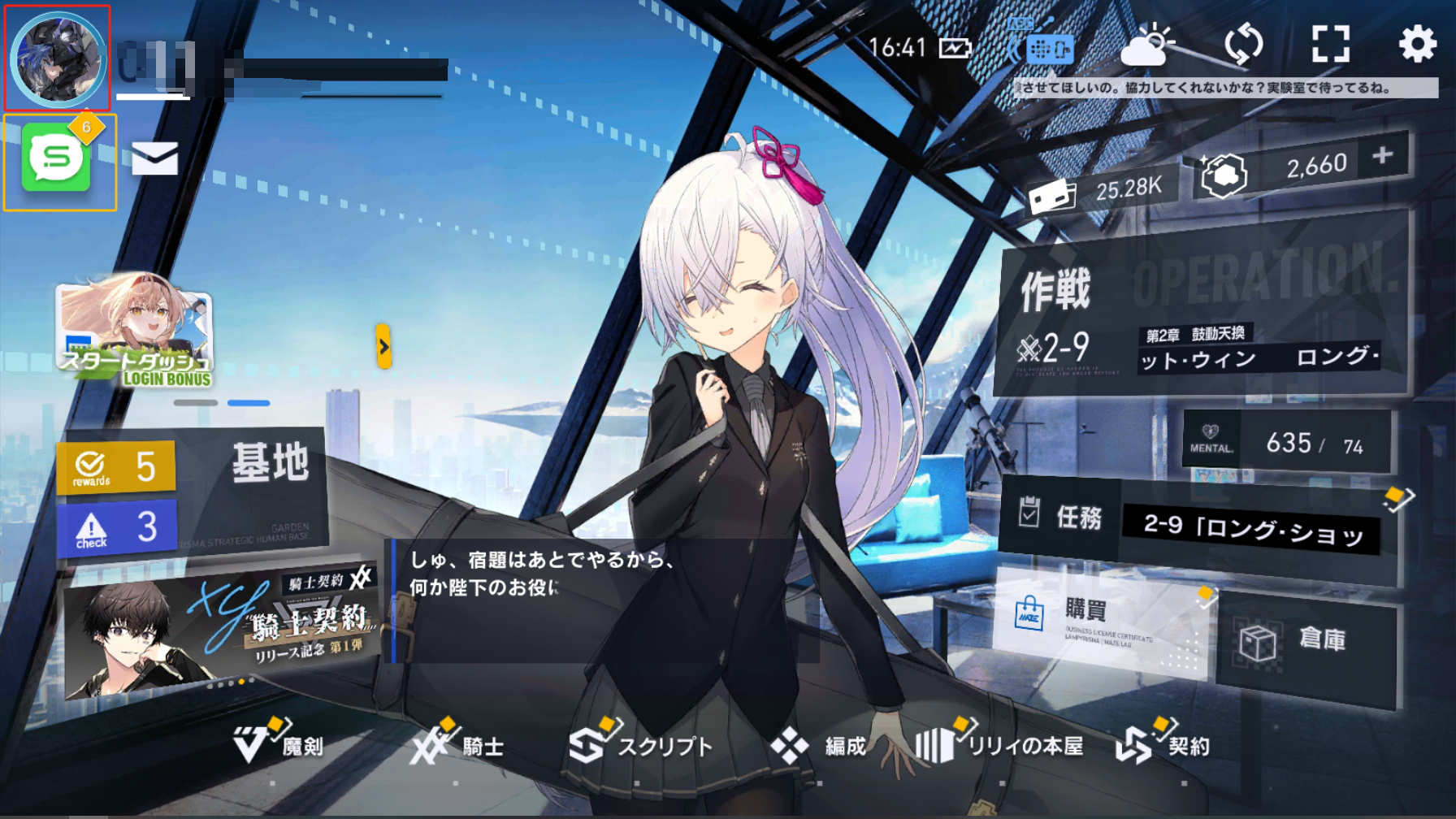Open the settings gear icon

click(x=1417, y=44)
